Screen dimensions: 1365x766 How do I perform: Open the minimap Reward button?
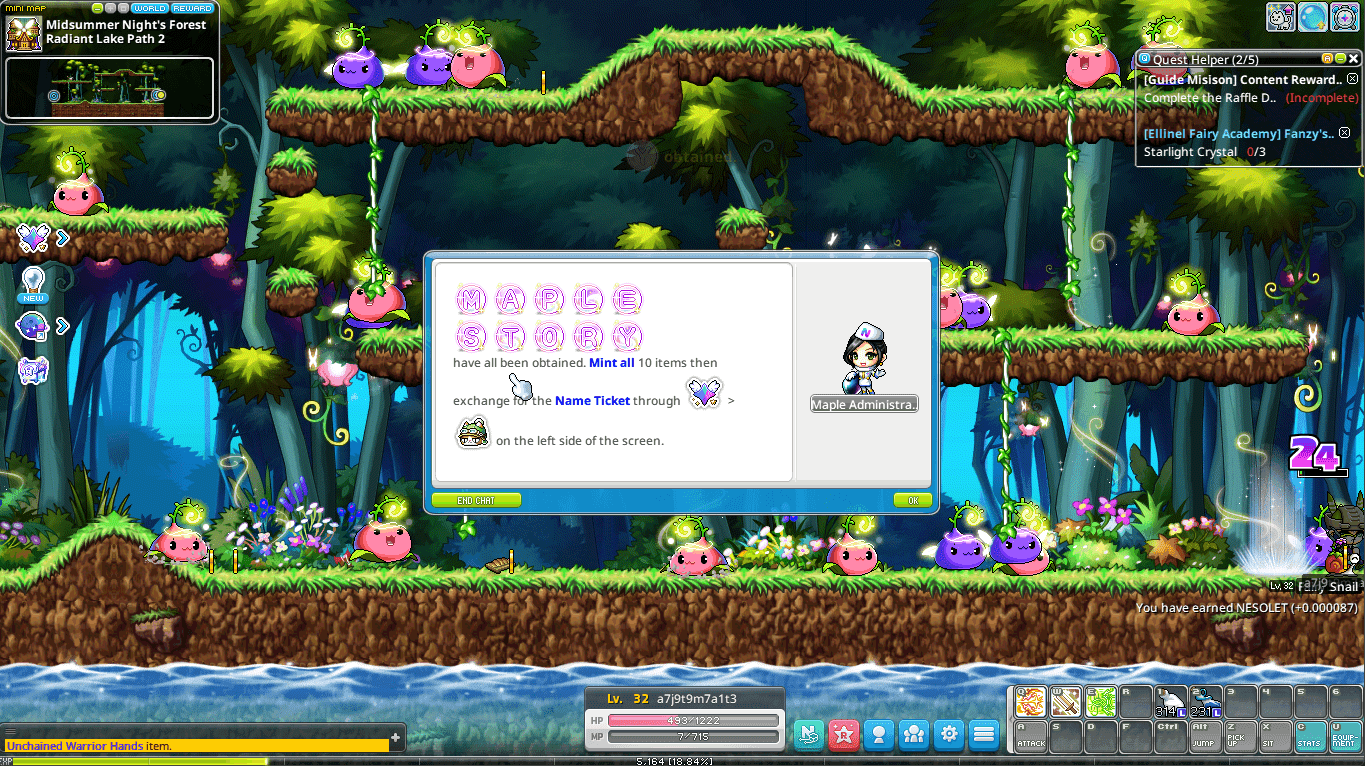tap(192, 8)
